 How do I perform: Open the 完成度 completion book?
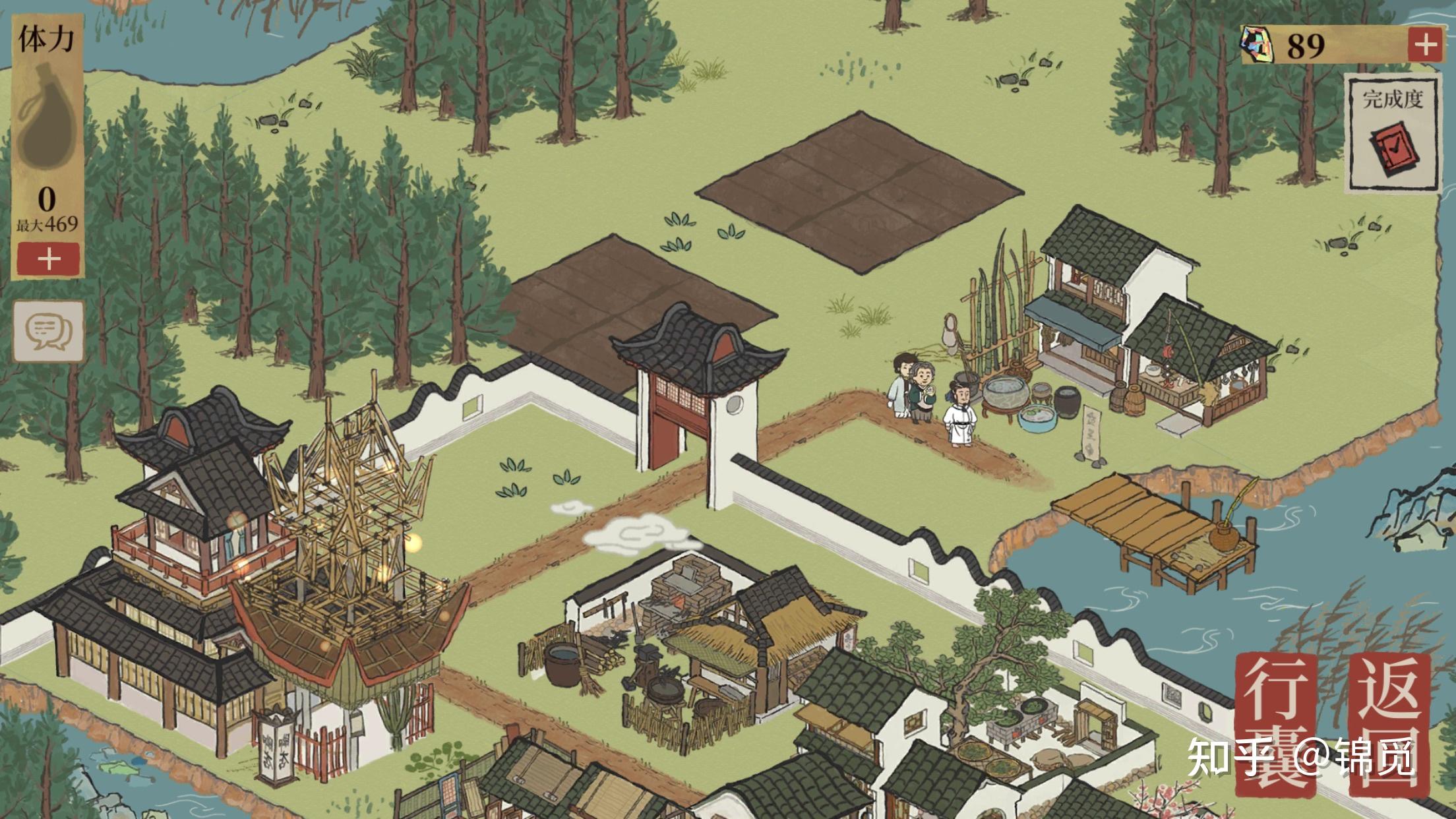(1392, 134)
